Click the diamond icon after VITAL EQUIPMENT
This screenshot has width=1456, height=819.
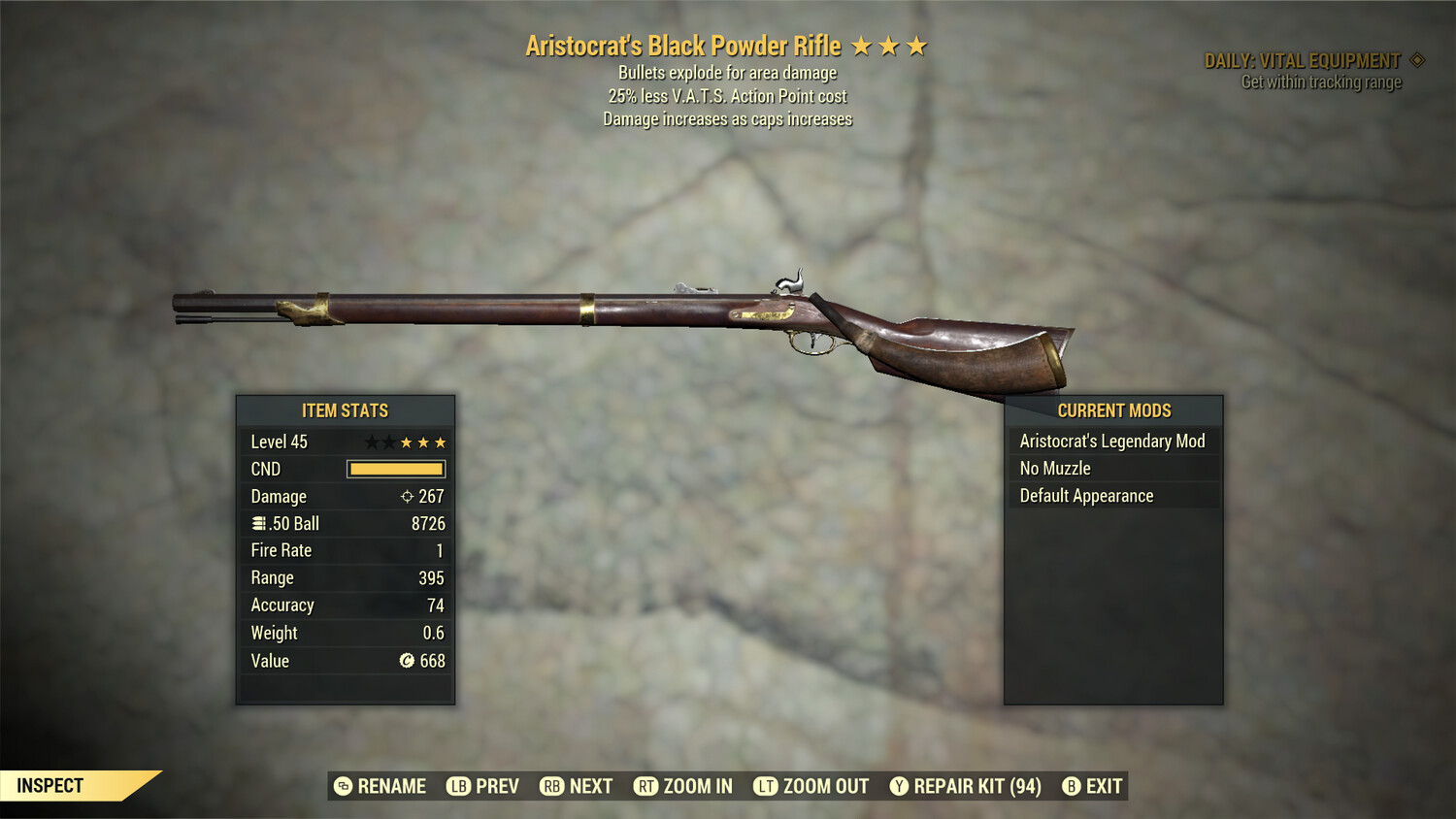click(1419, 59)
